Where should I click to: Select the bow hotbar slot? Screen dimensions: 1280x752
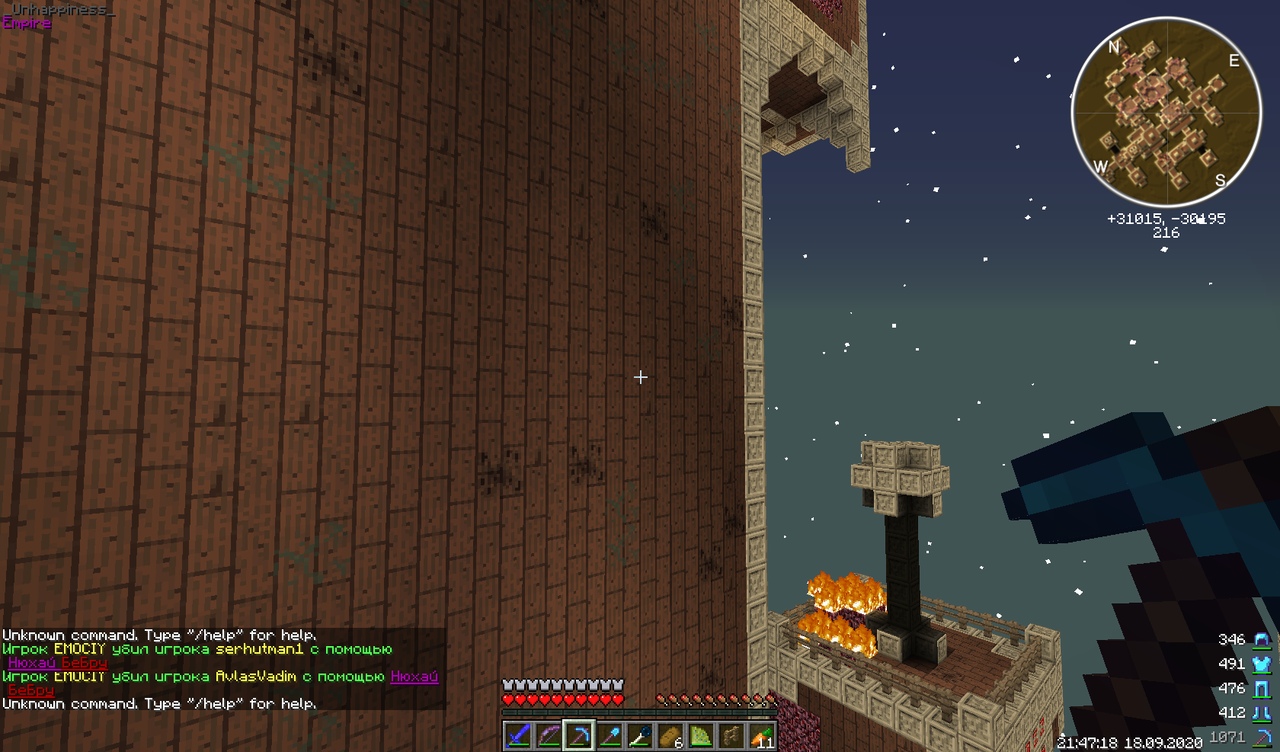pyautogui.click(x=548, y=735)
